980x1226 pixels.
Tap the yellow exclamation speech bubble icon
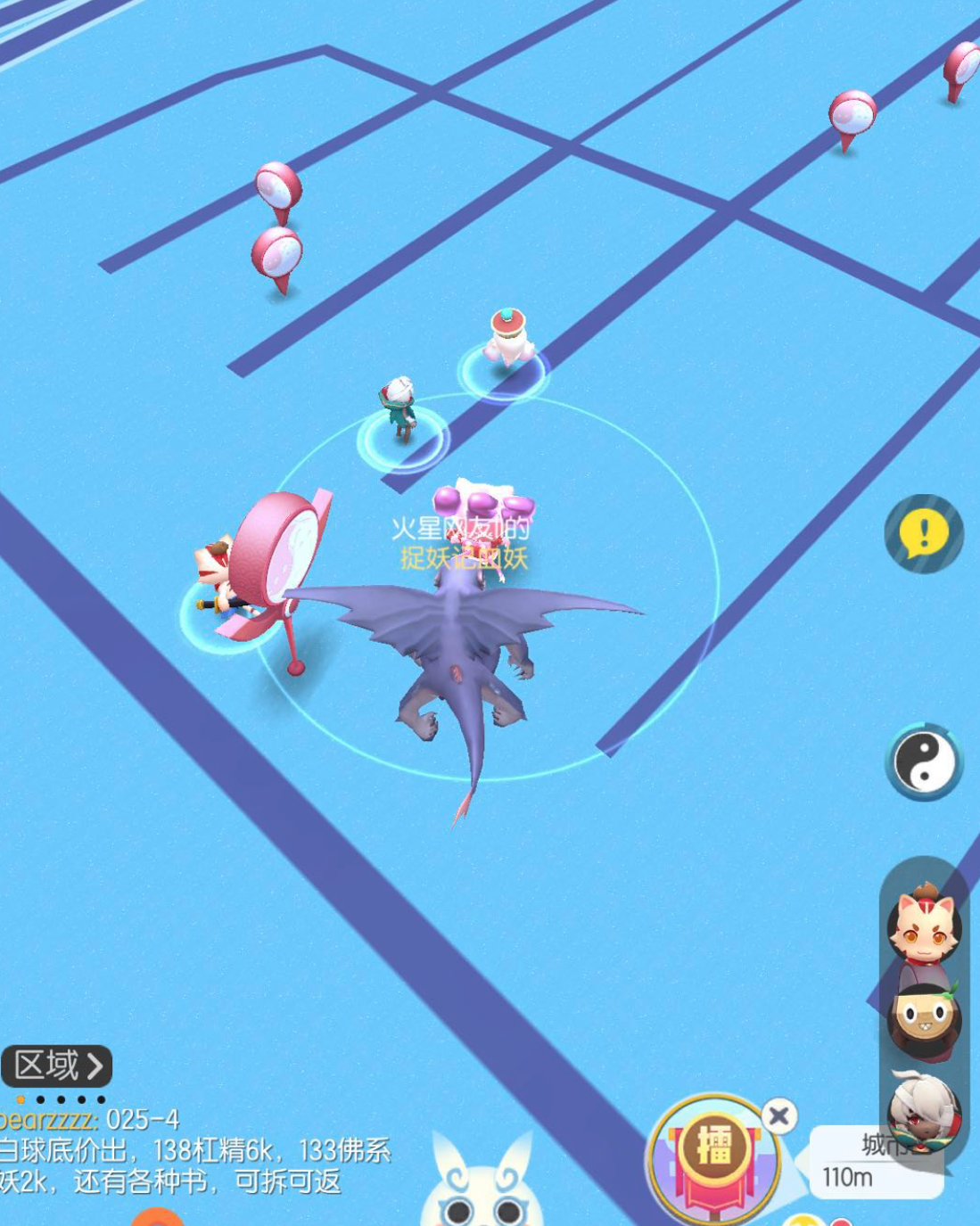[924, 534]
